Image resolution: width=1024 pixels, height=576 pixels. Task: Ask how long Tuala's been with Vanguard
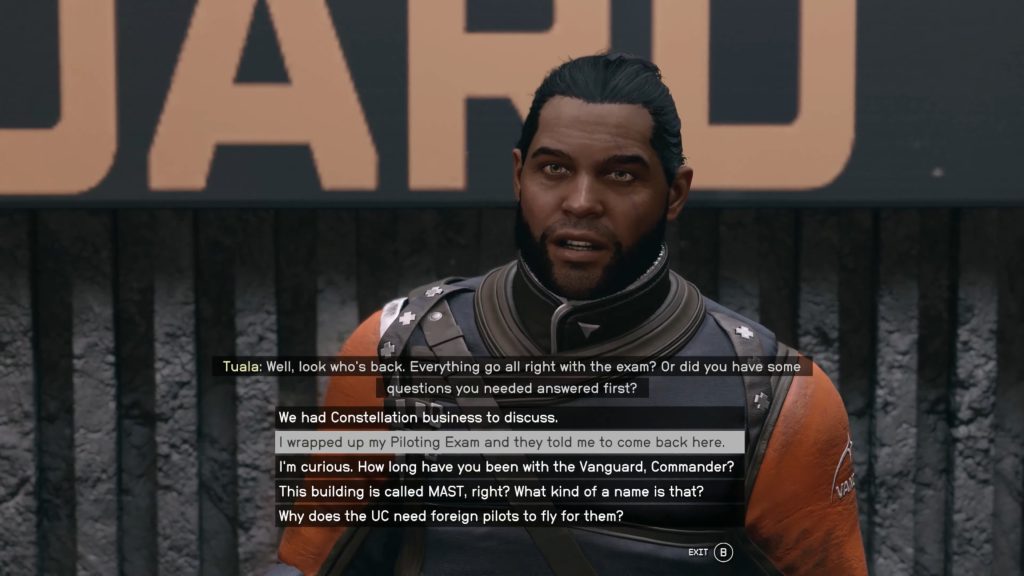point(506,467)
